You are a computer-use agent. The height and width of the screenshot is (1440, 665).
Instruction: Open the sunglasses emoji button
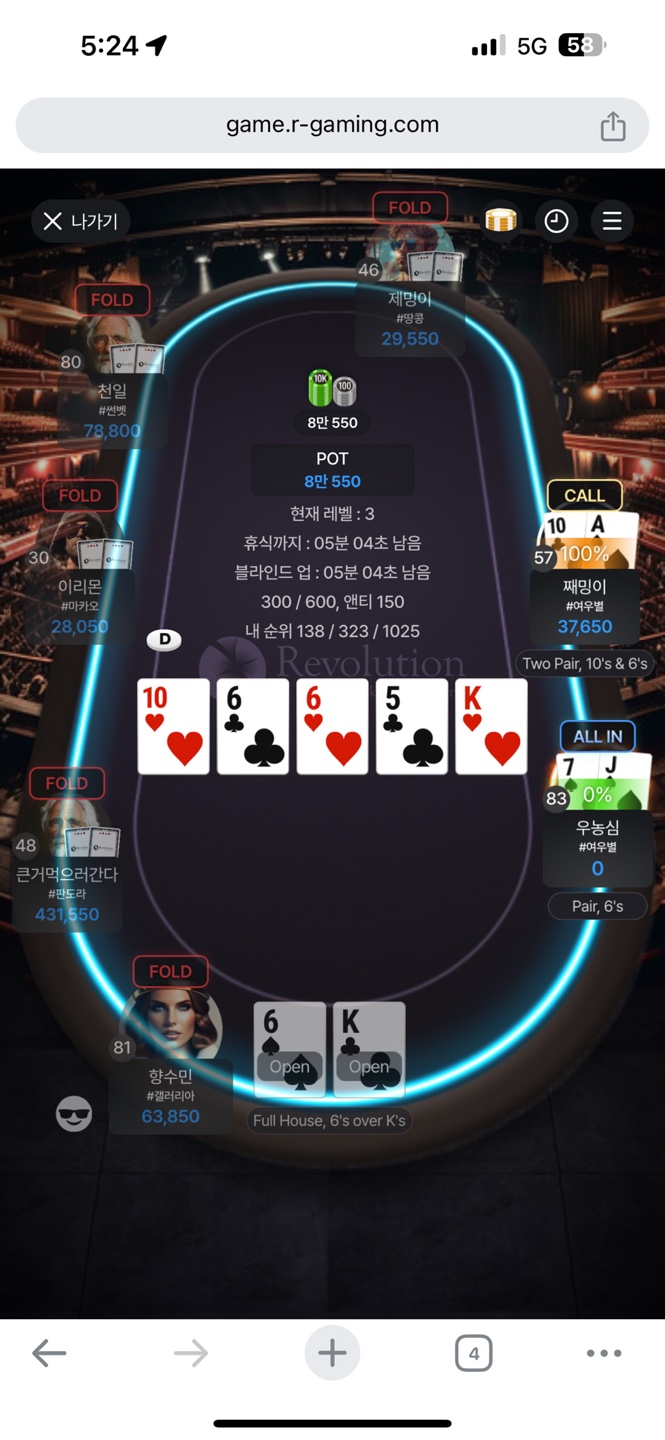74,1114
